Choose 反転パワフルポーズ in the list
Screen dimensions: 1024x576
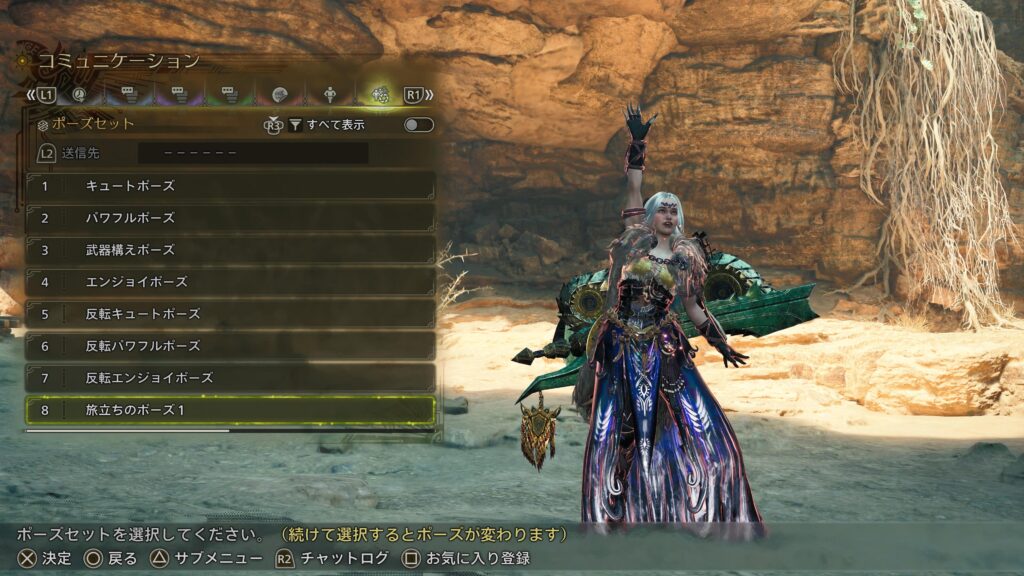(230, 345)
